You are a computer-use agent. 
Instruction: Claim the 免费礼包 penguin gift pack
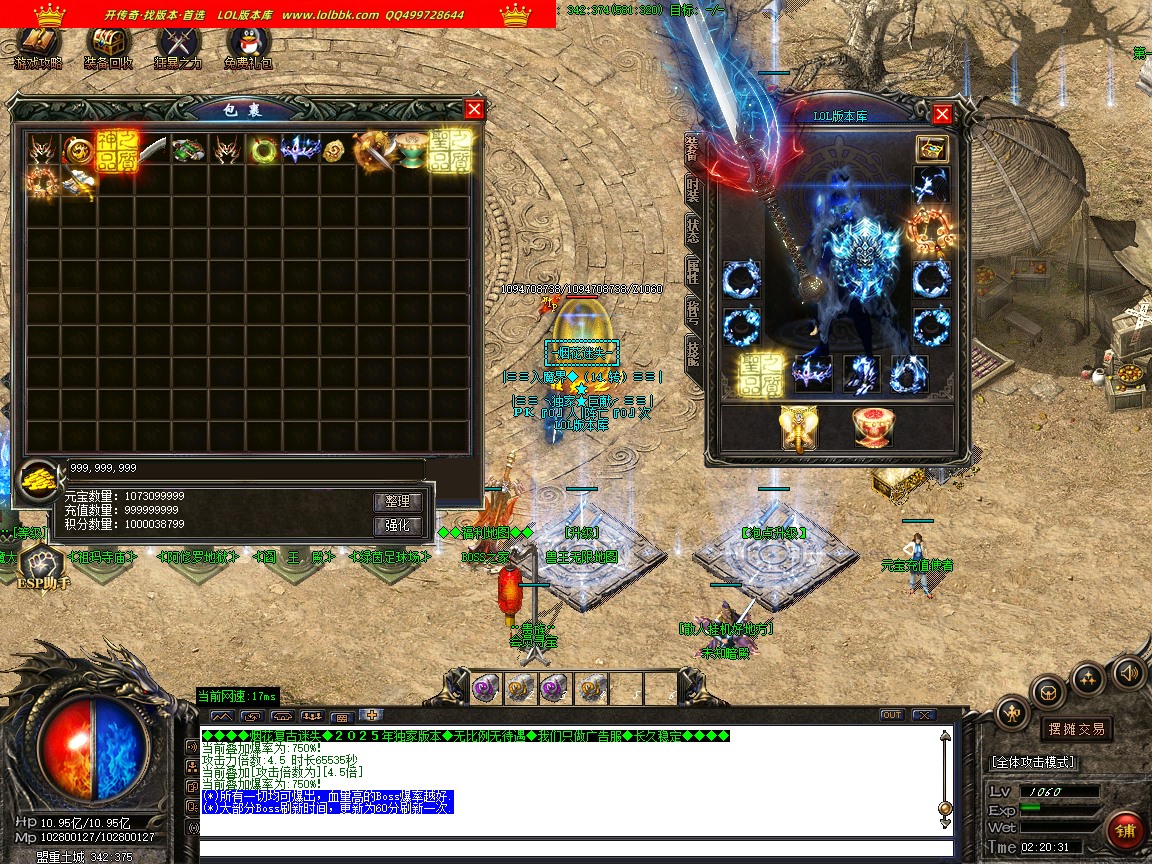248,45
